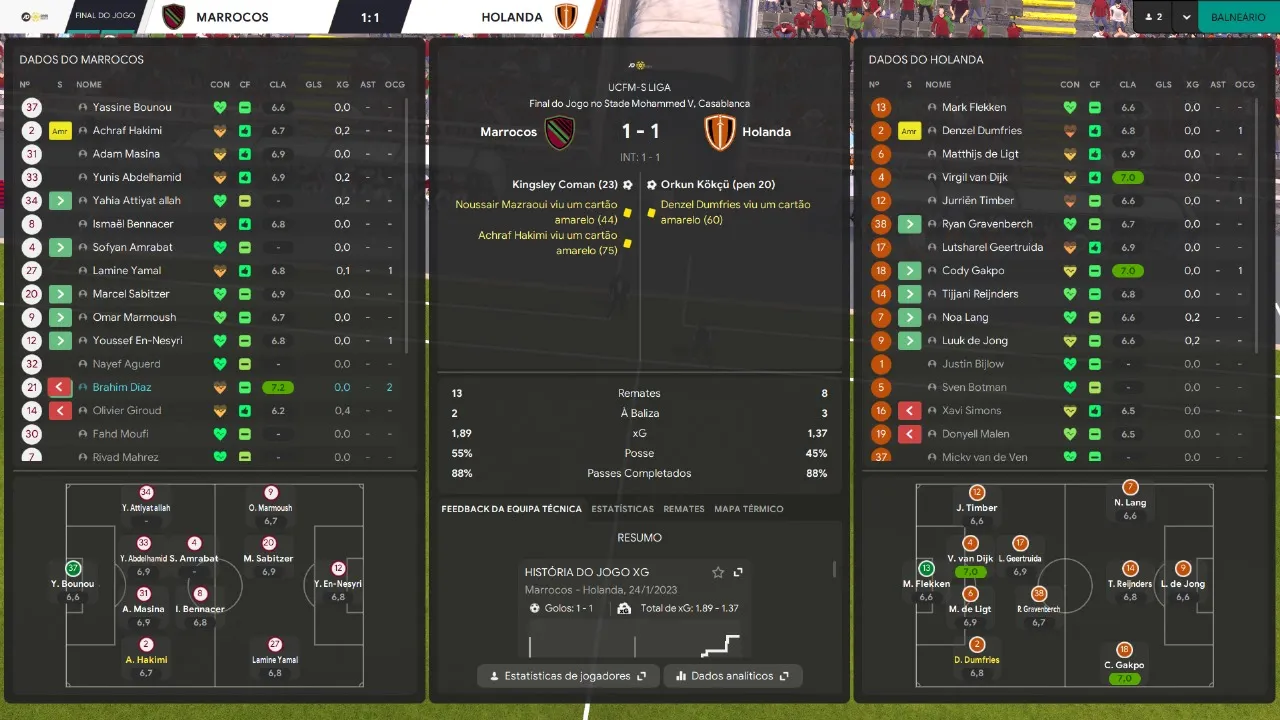This screenshot has height=720, width=1280.
Task: Favorite the História do Jogo xG card
Action: 718,572
